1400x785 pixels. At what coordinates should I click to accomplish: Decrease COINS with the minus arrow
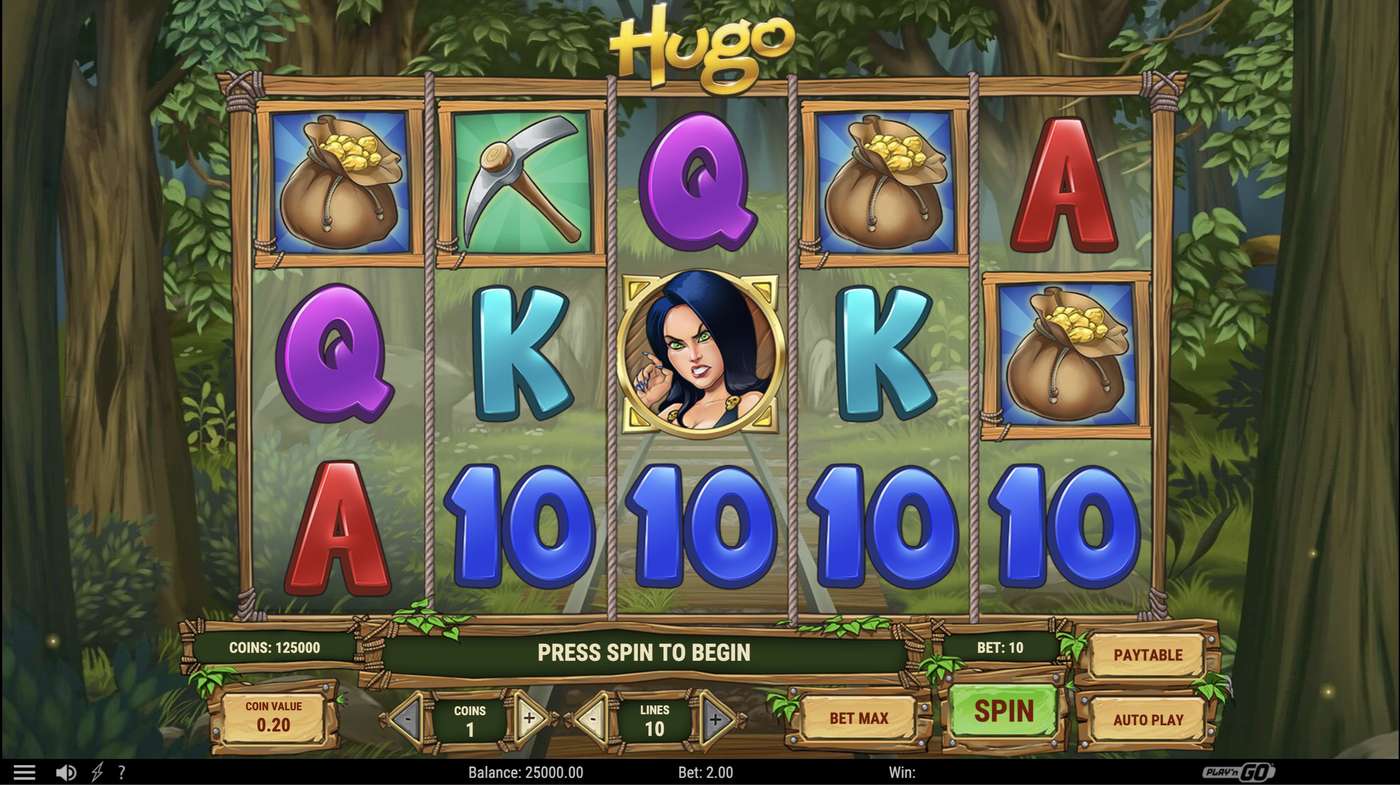409,717
